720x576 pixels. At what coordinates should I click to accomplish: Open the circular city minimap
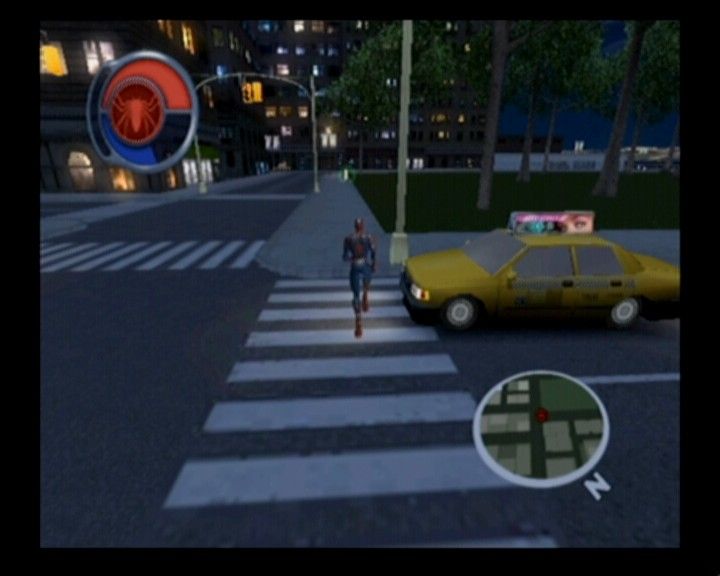tap(541, 428)
